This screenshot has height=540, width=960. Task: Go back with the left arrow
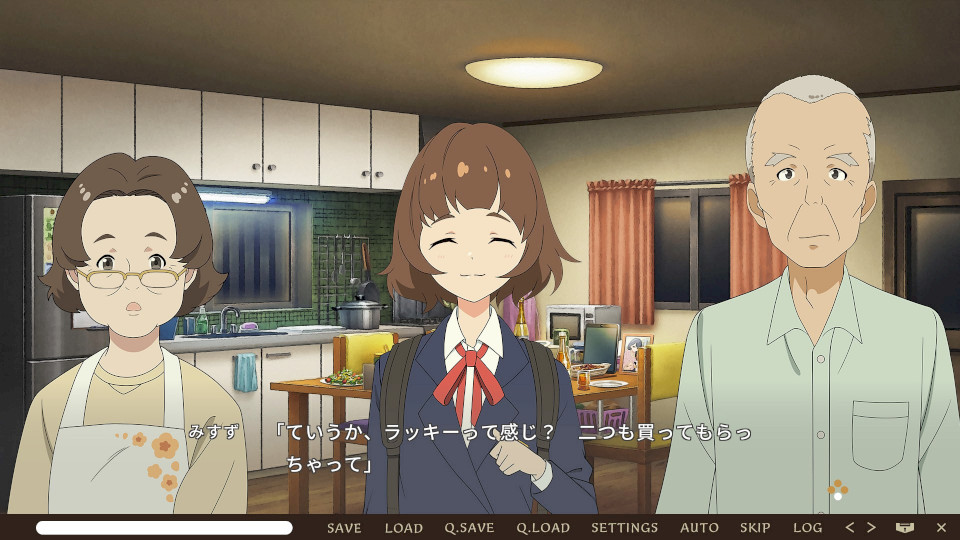(x=850, y=528)
